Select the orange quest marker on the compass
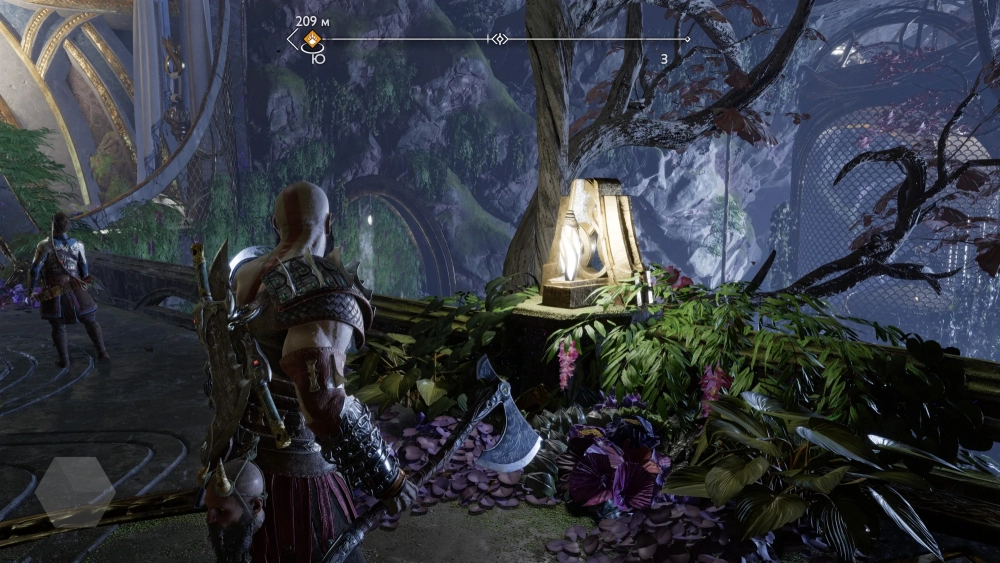 pos(313,40)
